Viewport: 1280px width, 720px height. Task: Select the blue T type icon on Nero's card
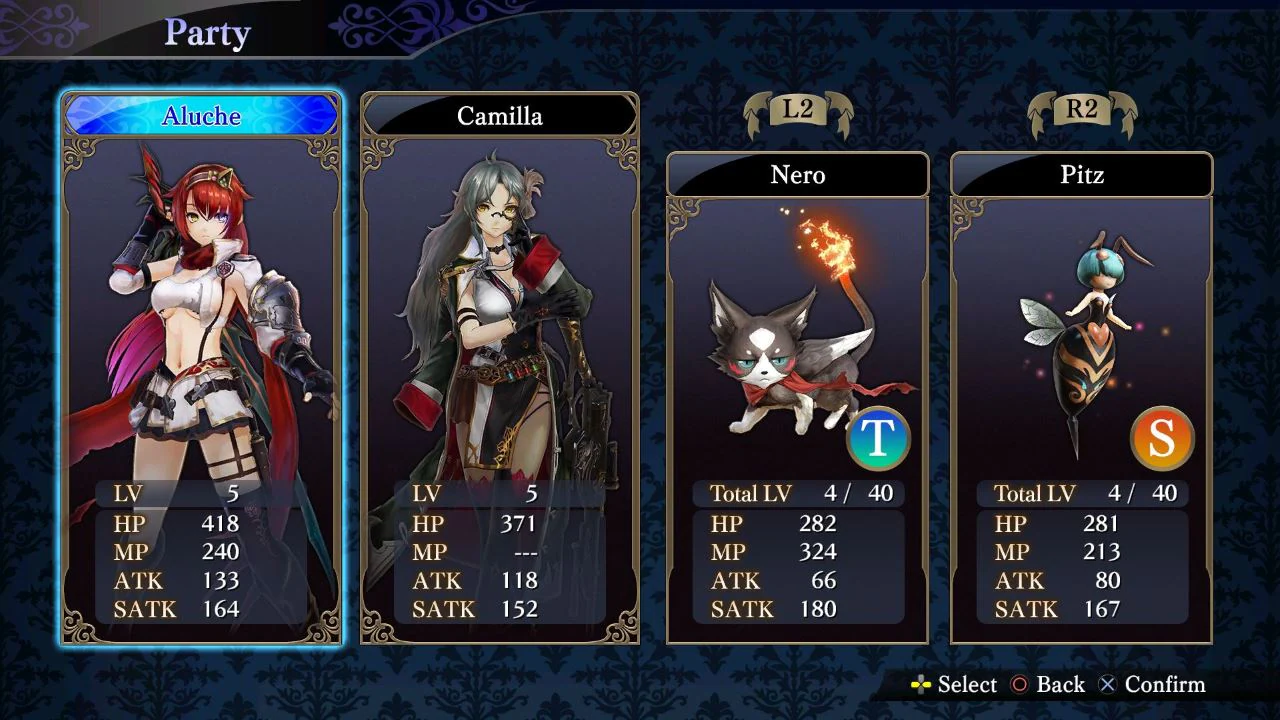(878, 437)
